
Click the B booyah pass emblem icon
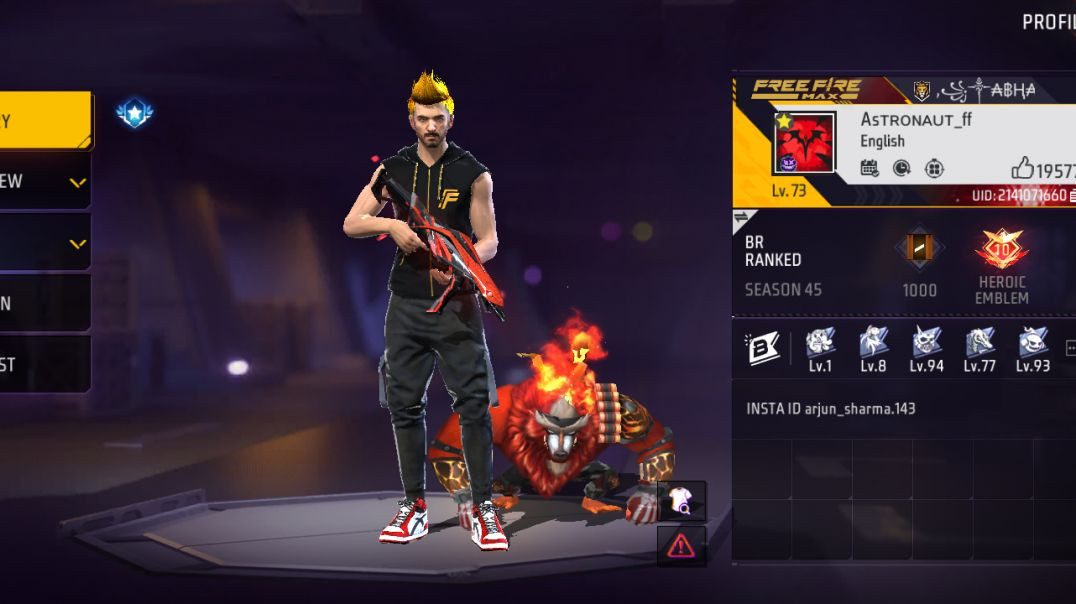click(x=763, y=348)
